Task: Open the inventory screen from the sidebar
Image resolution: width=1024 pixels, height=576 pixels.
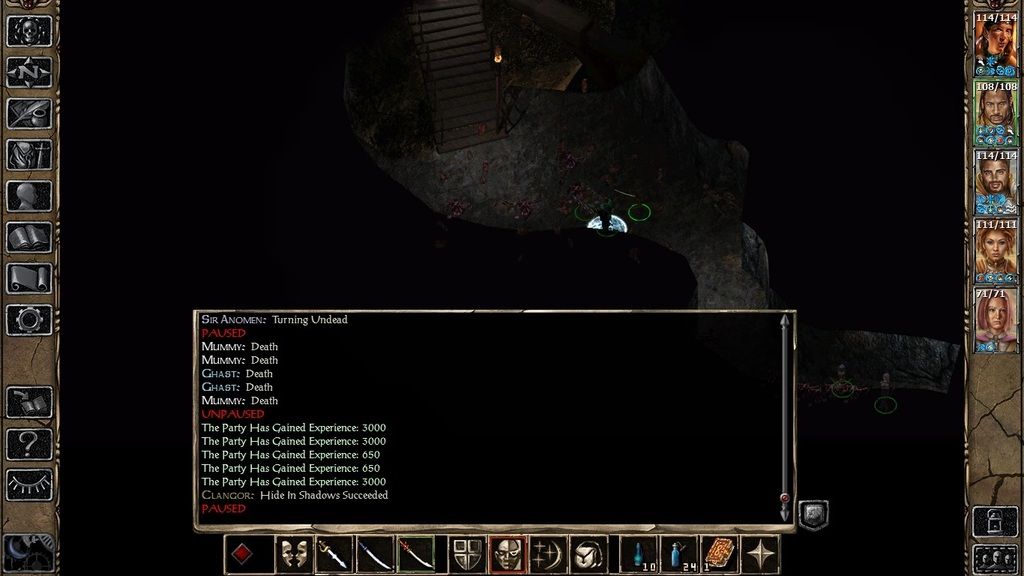Action: tap(28, 154)
